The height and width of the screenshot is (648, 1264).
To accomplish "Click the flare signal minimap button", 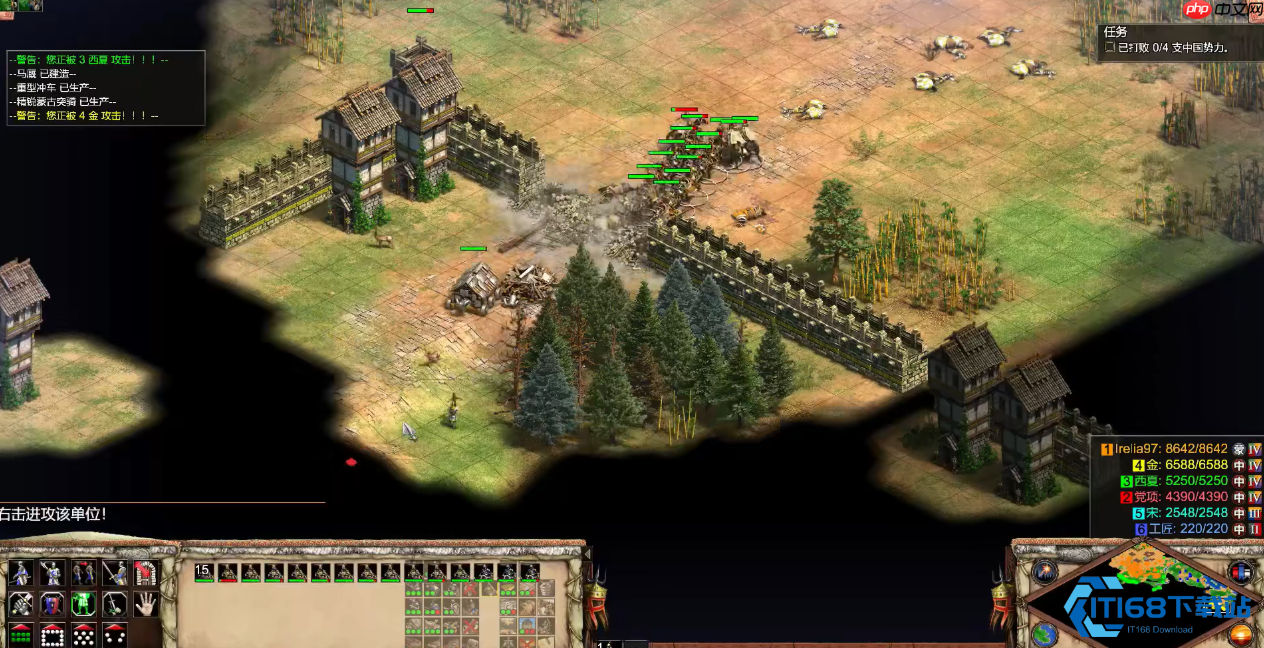I will point(1046,571).
